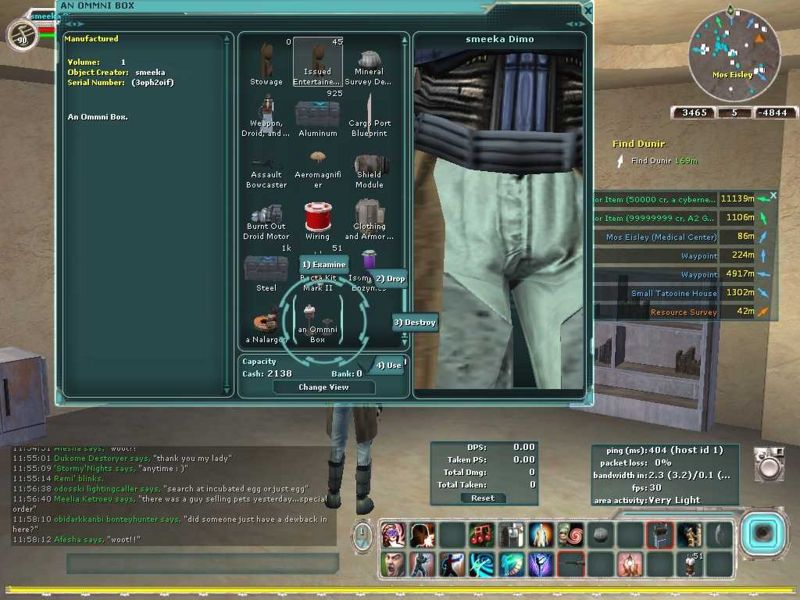This screenshot has width=800, height=600.
Task: Click the Use radial option
Action: tap(389, 365)
